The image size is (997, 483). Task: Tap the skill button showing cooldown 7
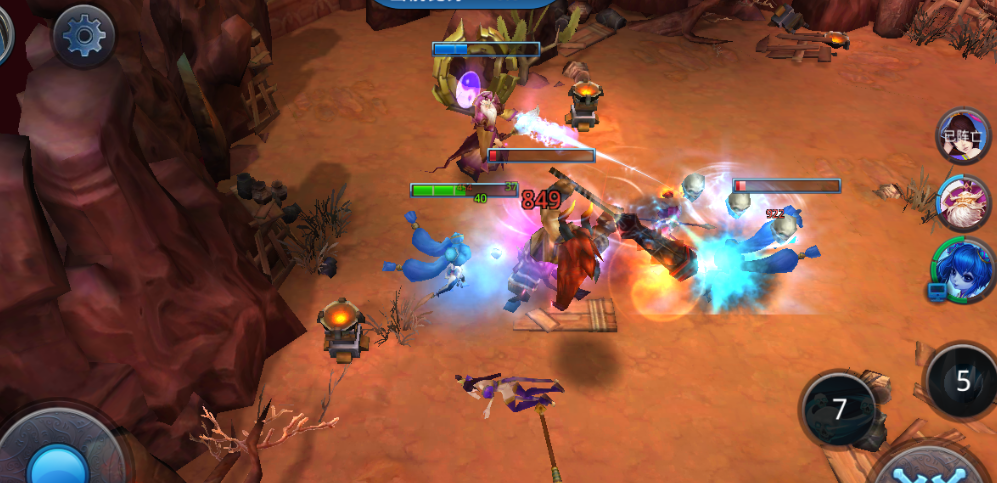point(839,408)
